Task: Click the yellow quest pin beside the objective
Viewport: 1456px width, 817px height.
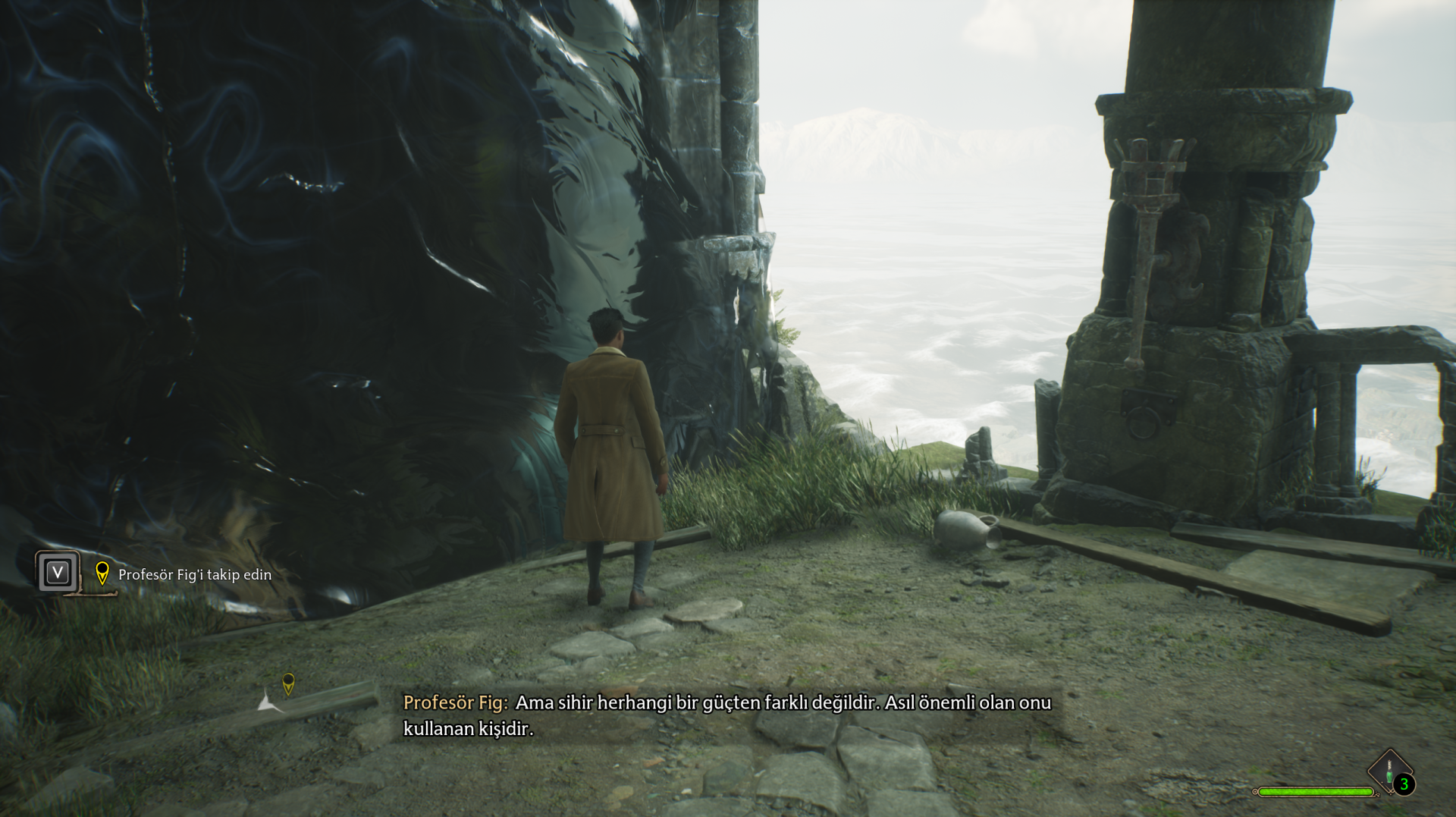Action: click(x=102, y=573)
